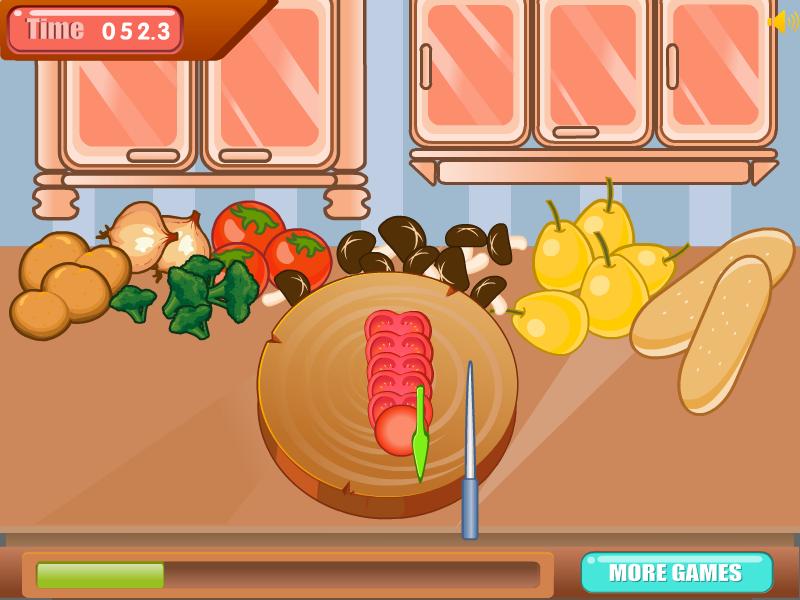The width and height of the screenshot is (800, 600).
Task: Toggle the sound speaker icon
Action: coord(781,21)
